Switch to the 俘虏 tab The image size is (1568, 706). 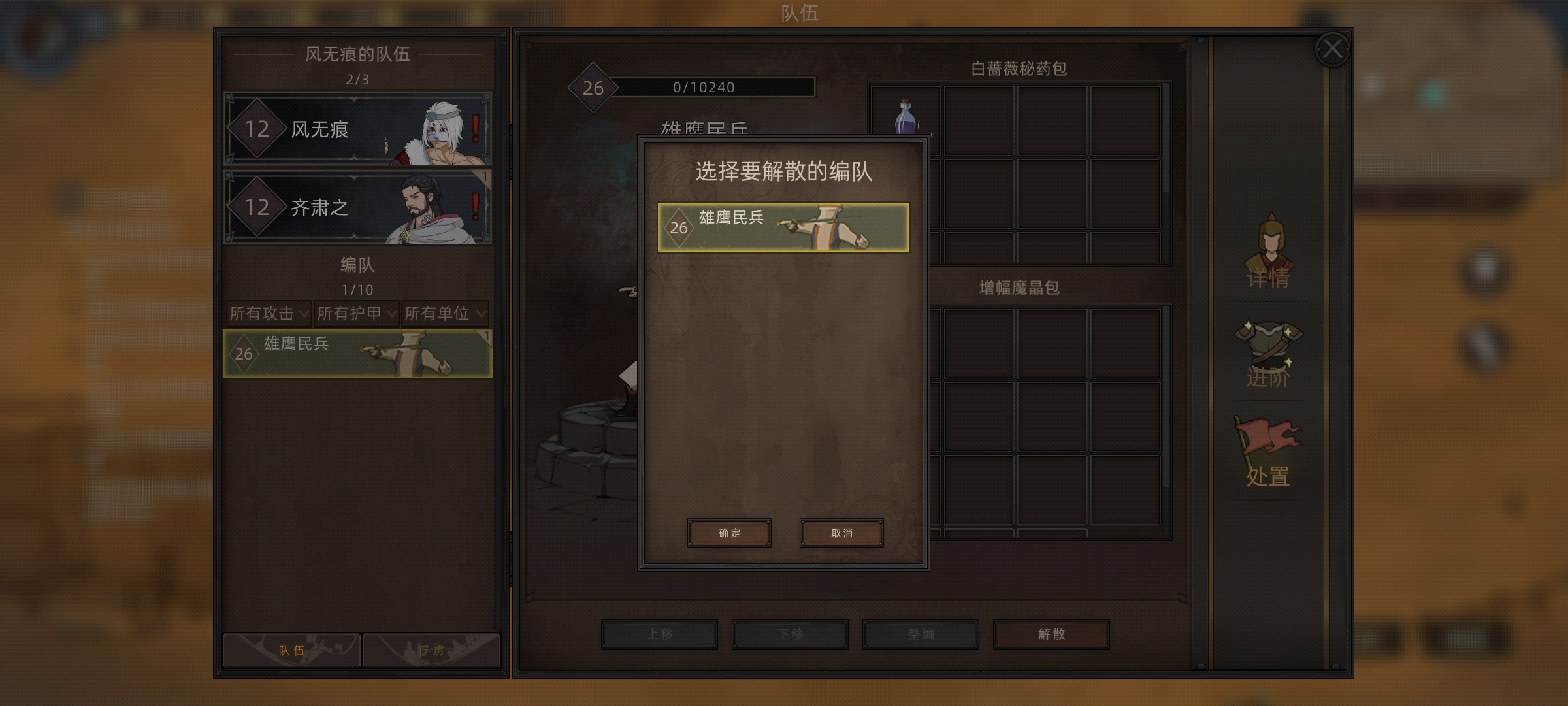coord(431,650)
